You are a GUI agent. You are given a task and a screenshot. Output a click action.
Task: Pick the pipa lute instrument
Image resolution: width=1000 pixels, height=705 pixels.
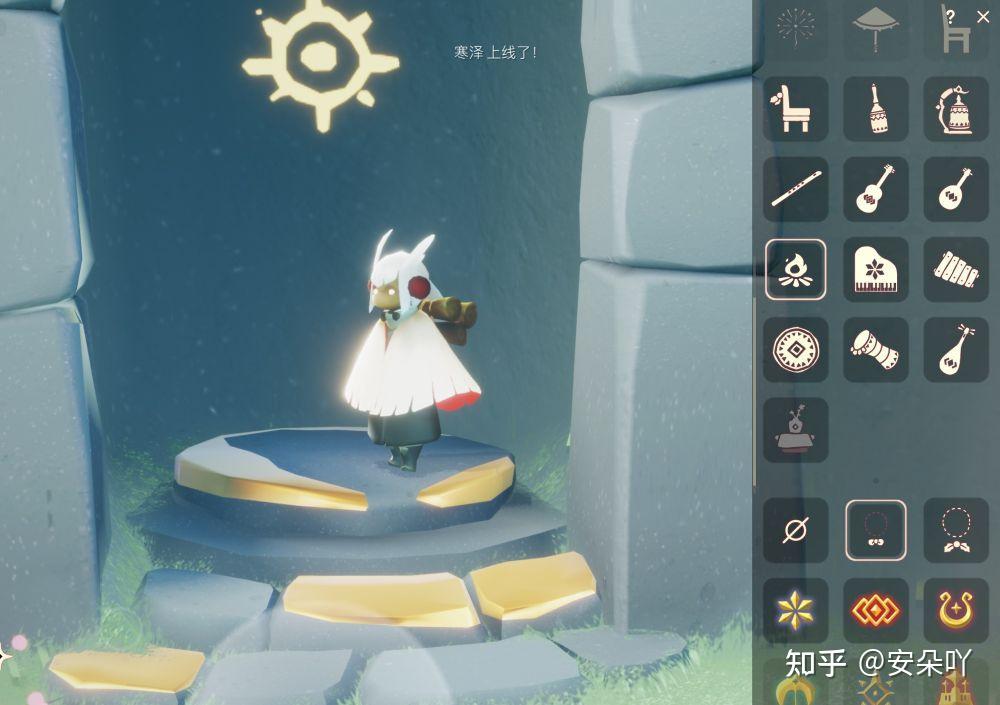pyautogui.click(x=956, y=349)
